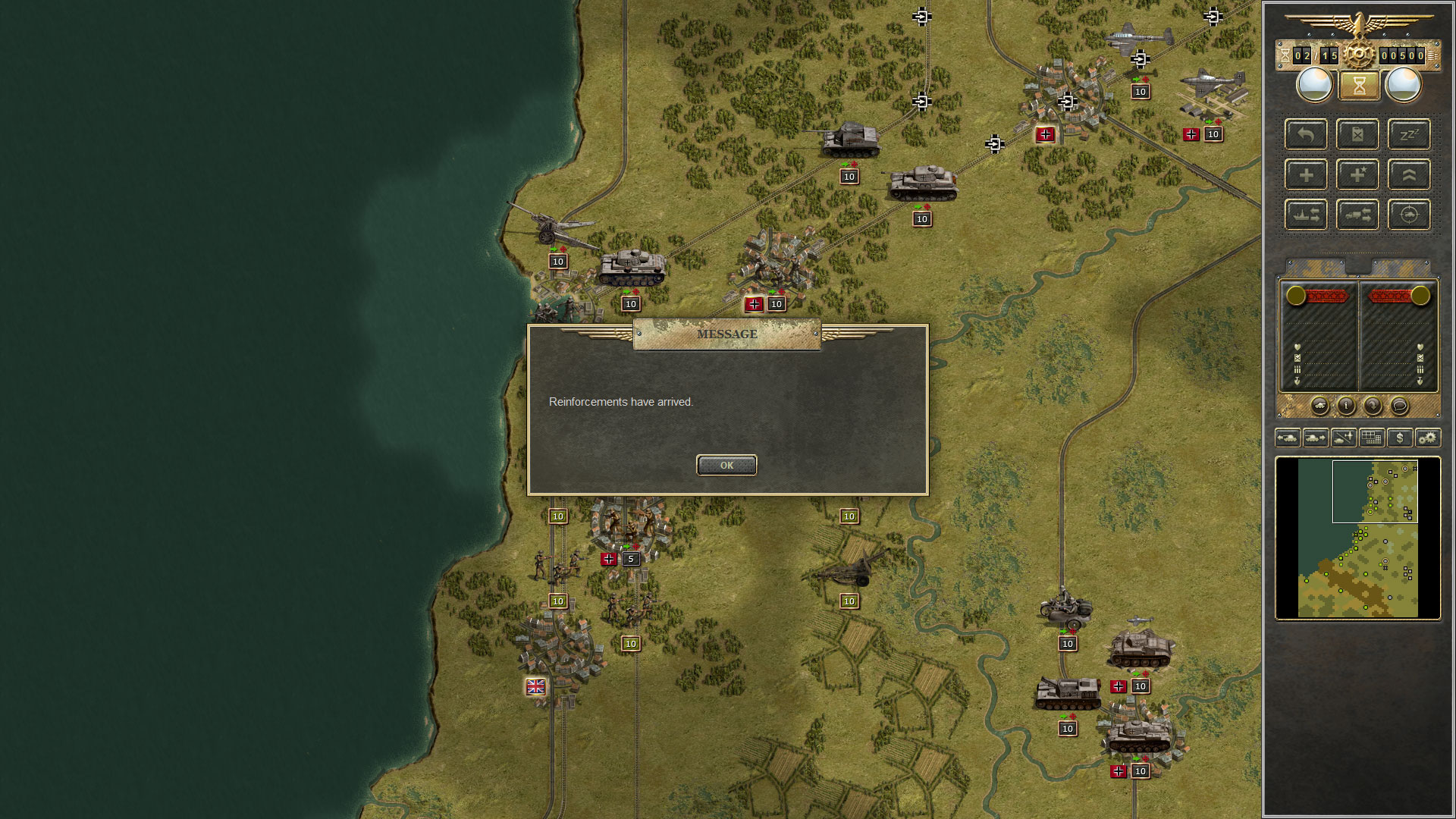This screenshot has width=1456, height=819.
Task: End the turn with the hourglass button
Action: (x=1360, y=85)
